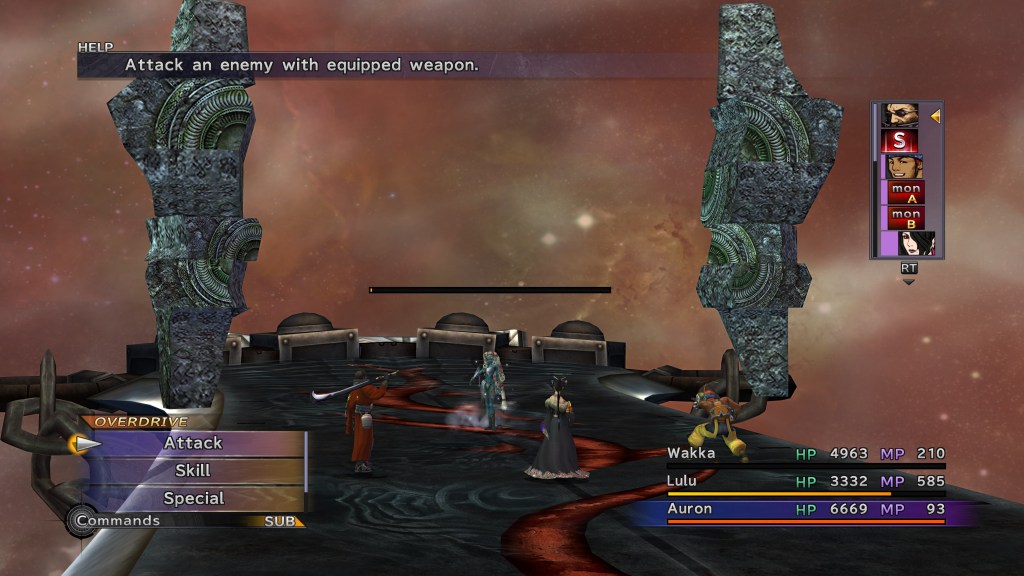This screenshot has height=576, width=1024.
Task: Select Wakka's party status row
Action: coord(806,455)
